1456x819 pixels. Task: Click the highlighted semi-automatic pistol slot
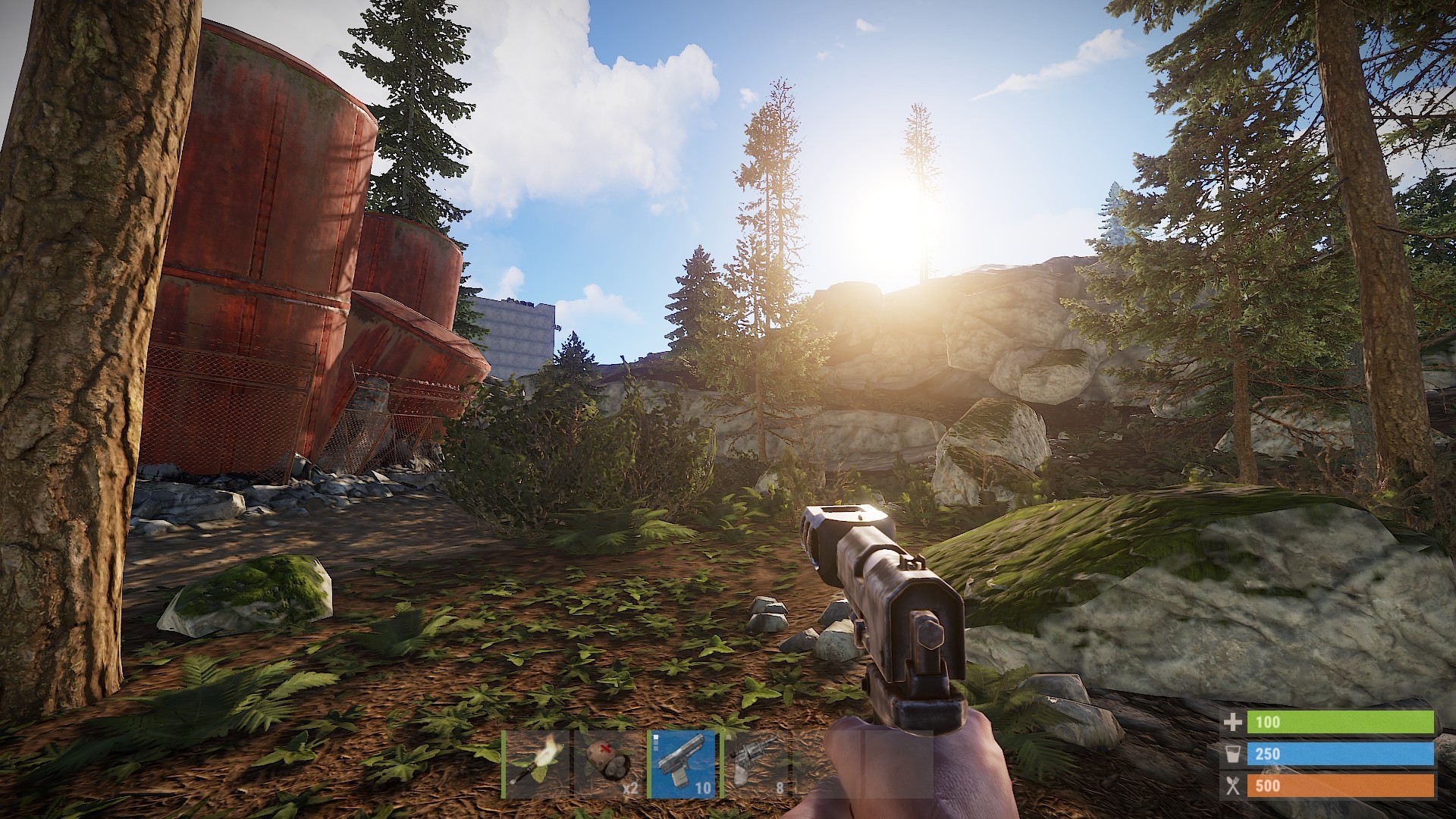coord(682,764)
